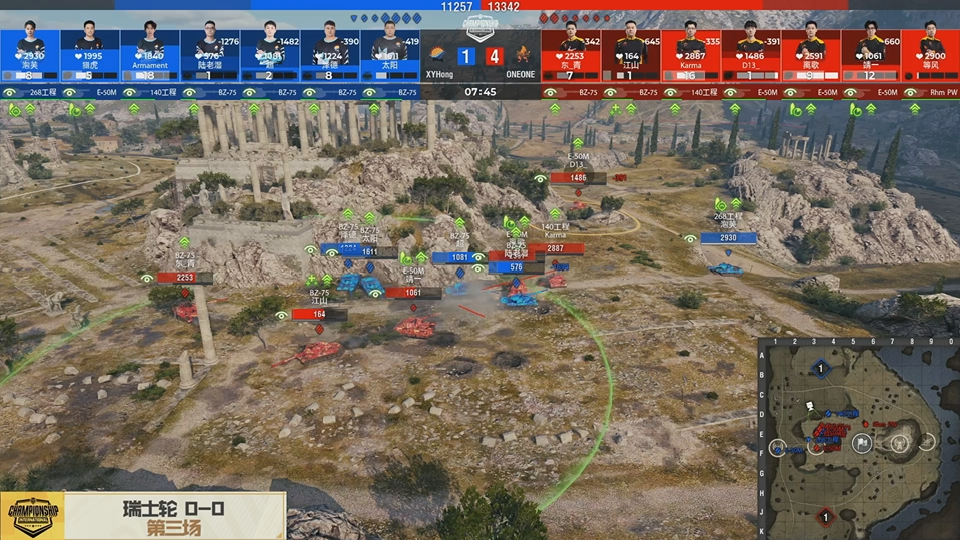Click the minimap
Viewport: 960px width, 540px height.
(x=858, y=438)
